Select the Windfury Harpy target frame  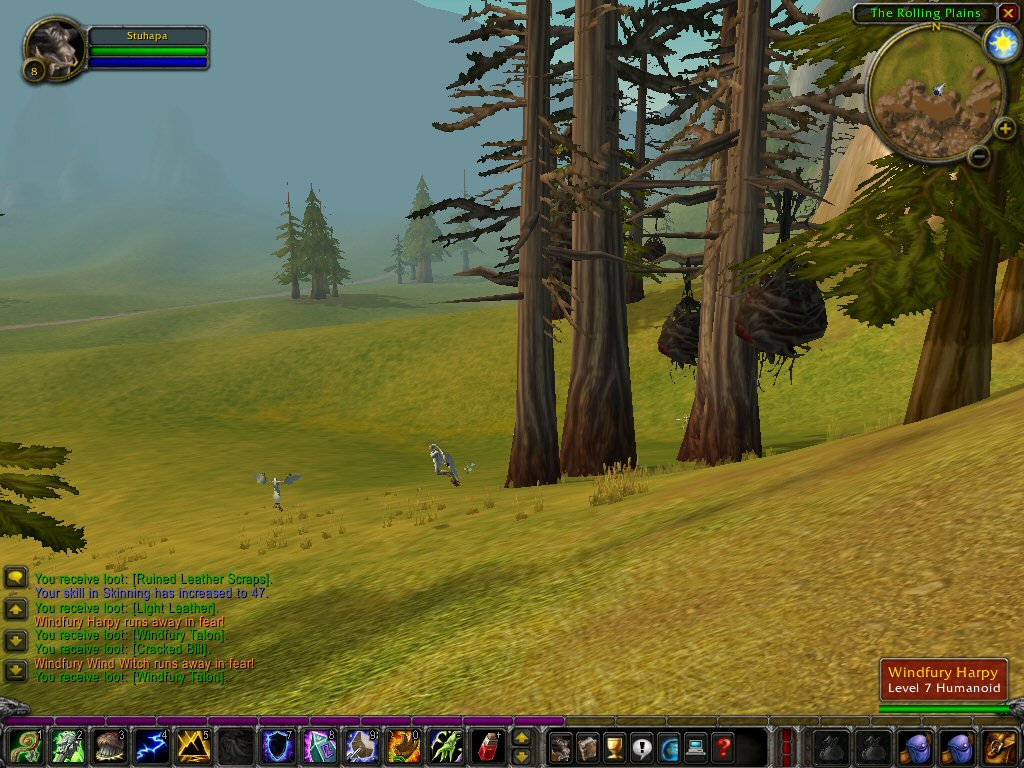pyautogui.click(x=944, y=680)
